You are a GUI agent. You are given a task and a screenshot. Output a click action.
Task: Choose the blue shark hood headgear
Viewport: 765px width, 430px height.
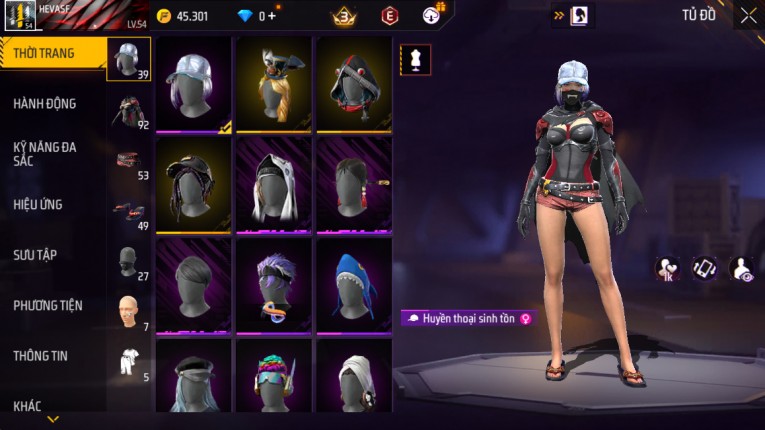pos(353,285)
